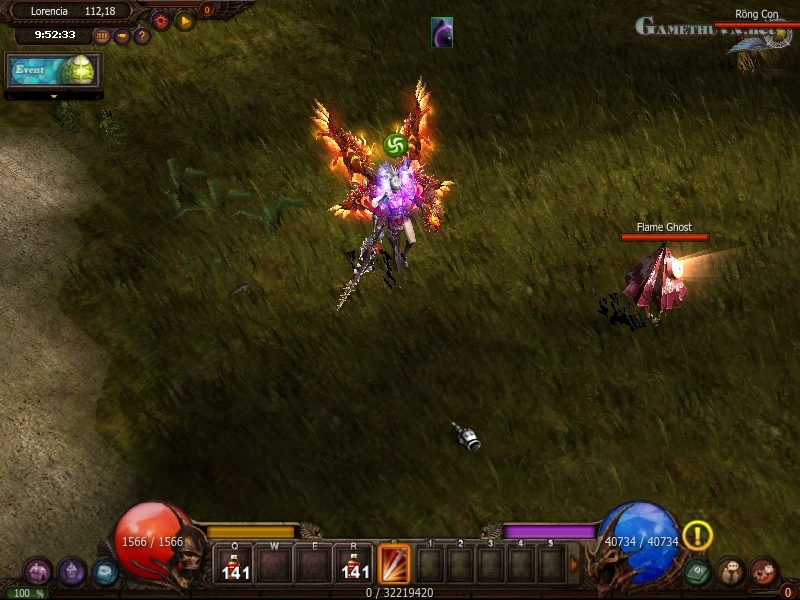800x600 pixels.
Task: Open the chat people icon
Action: [731, 572]
